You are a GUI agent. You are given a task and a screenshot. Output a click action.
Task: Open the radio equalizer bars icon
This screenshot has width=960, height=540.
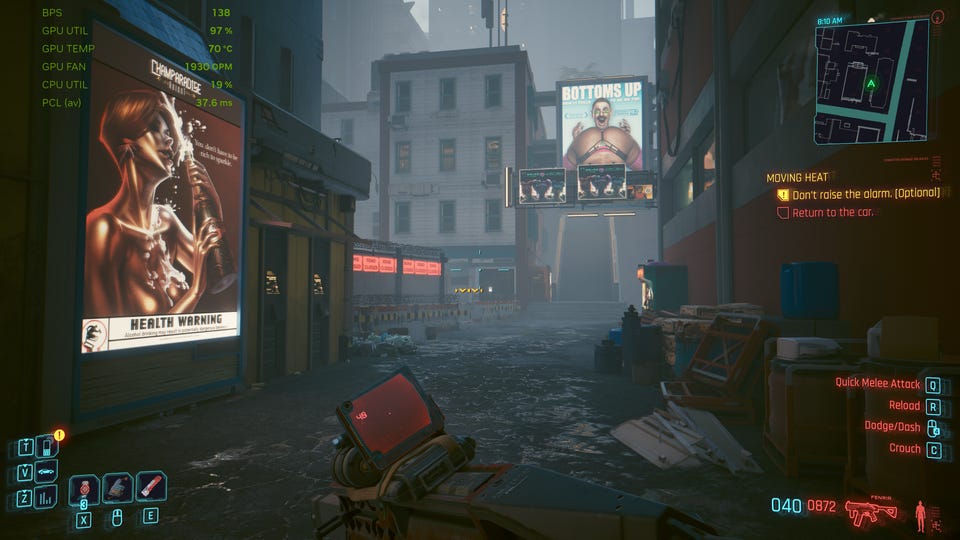tap(45, 497)
